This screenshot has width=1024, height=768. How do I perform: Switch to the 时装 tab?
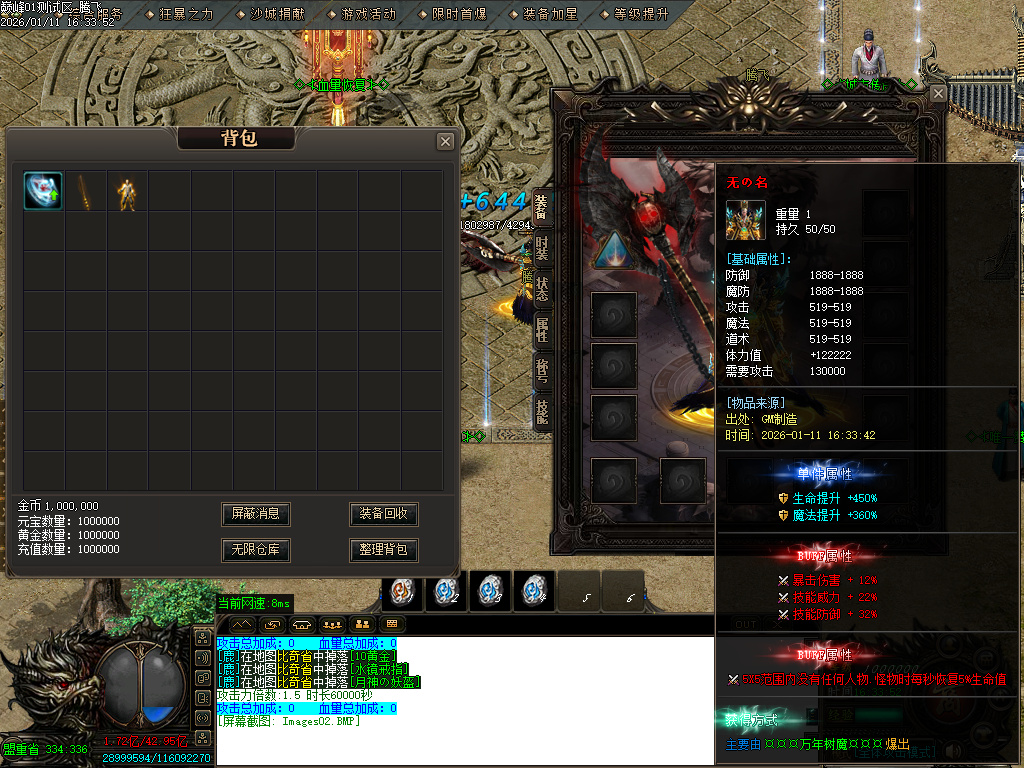[541, 246]
